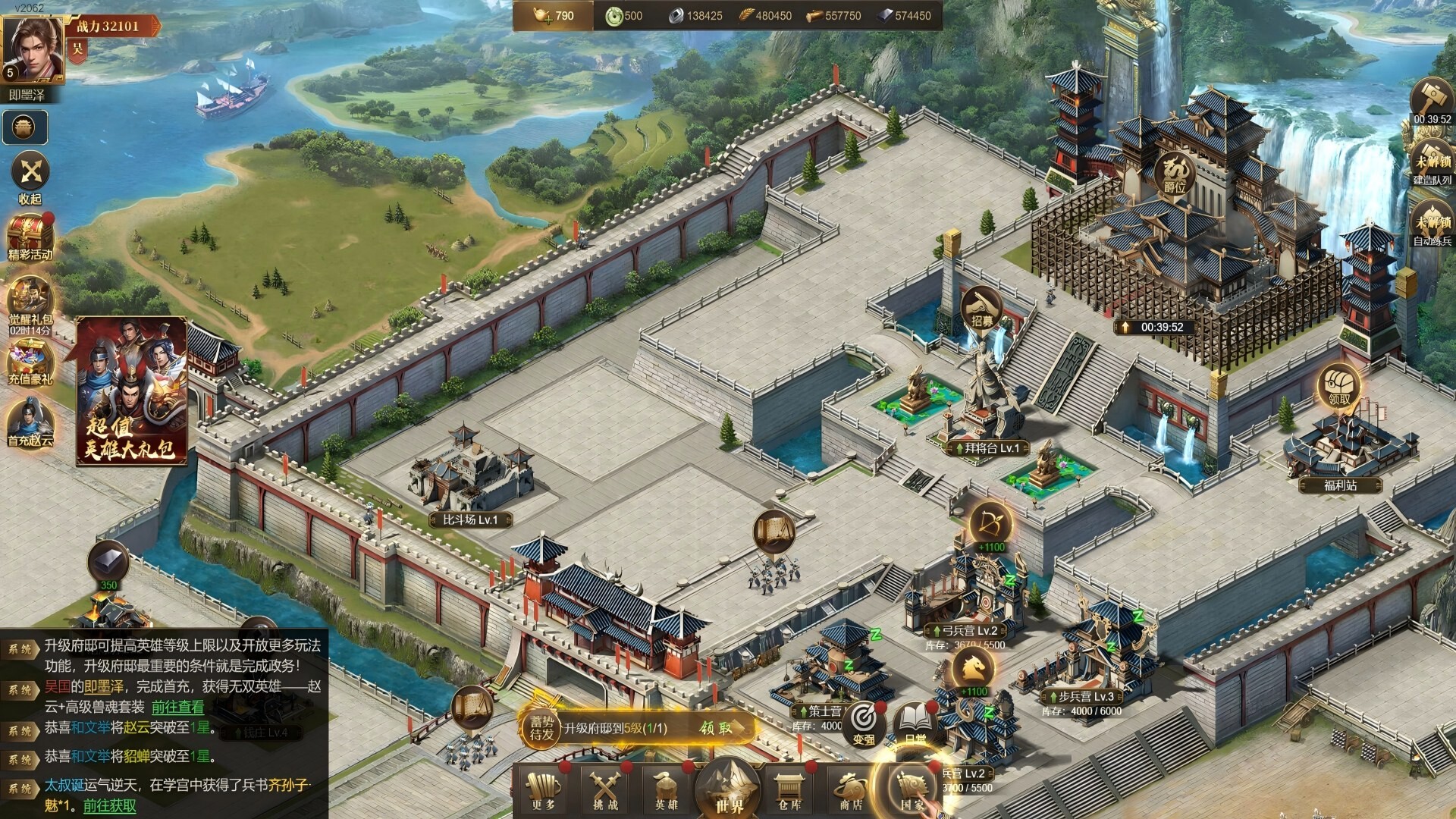This screenshot has height=819, width=1456.
Task: Open the 超值英雄大礼包 hero bundle banner
Action: [132, 391]
